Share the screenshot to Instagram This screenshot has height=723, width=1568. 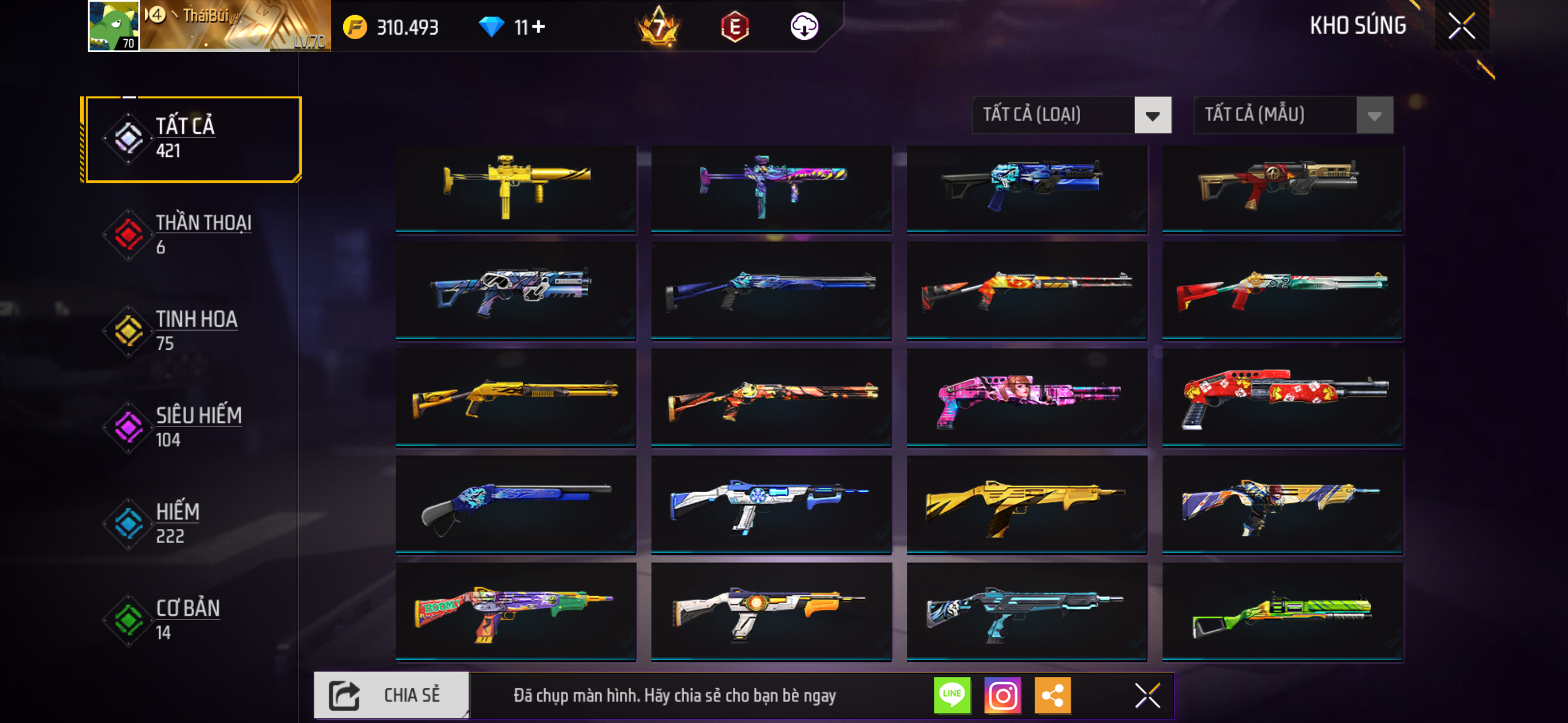click(x=1003, y=695)
